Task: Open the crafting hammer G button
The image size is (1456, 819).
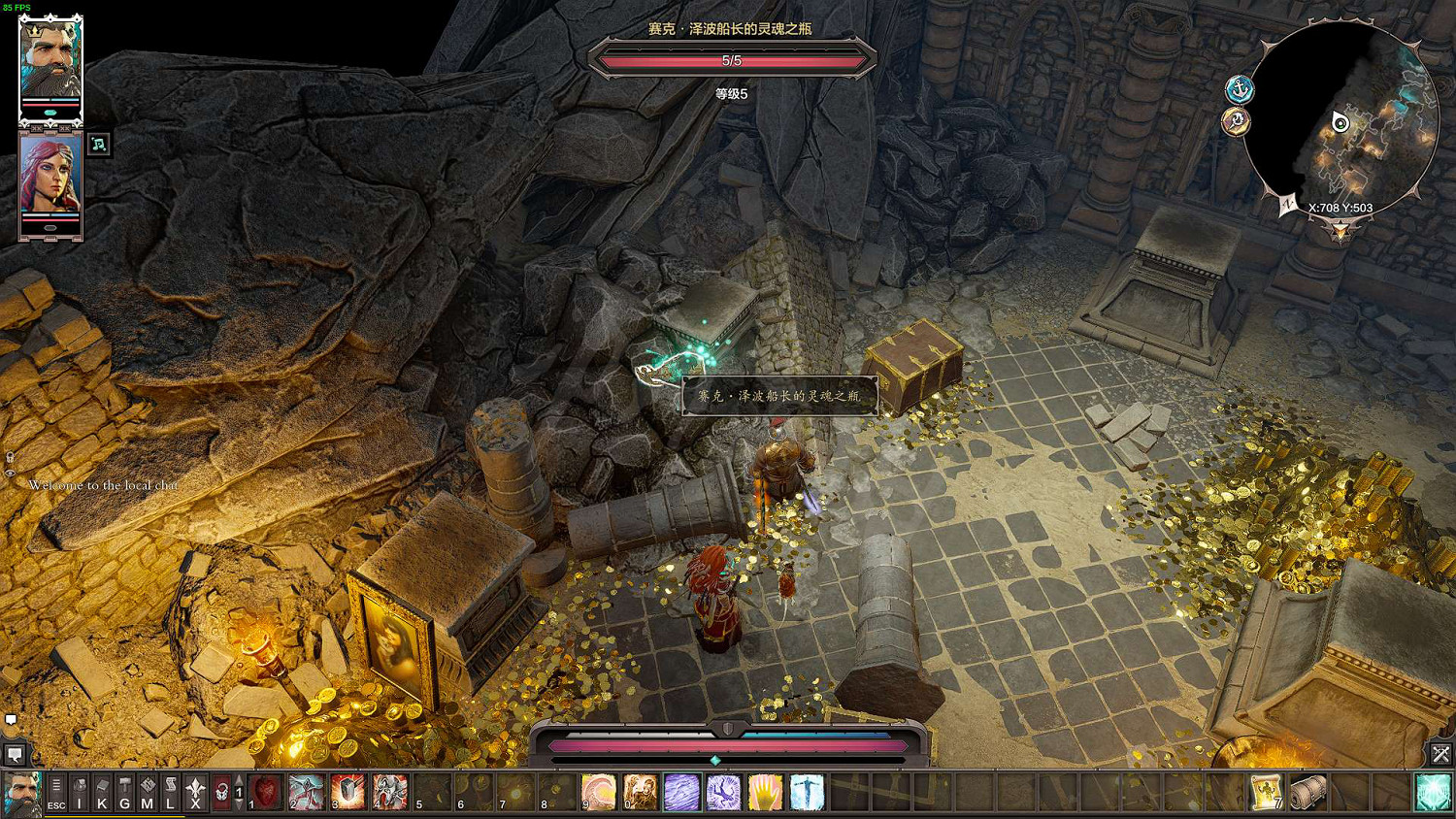Action: coord(124,792)
